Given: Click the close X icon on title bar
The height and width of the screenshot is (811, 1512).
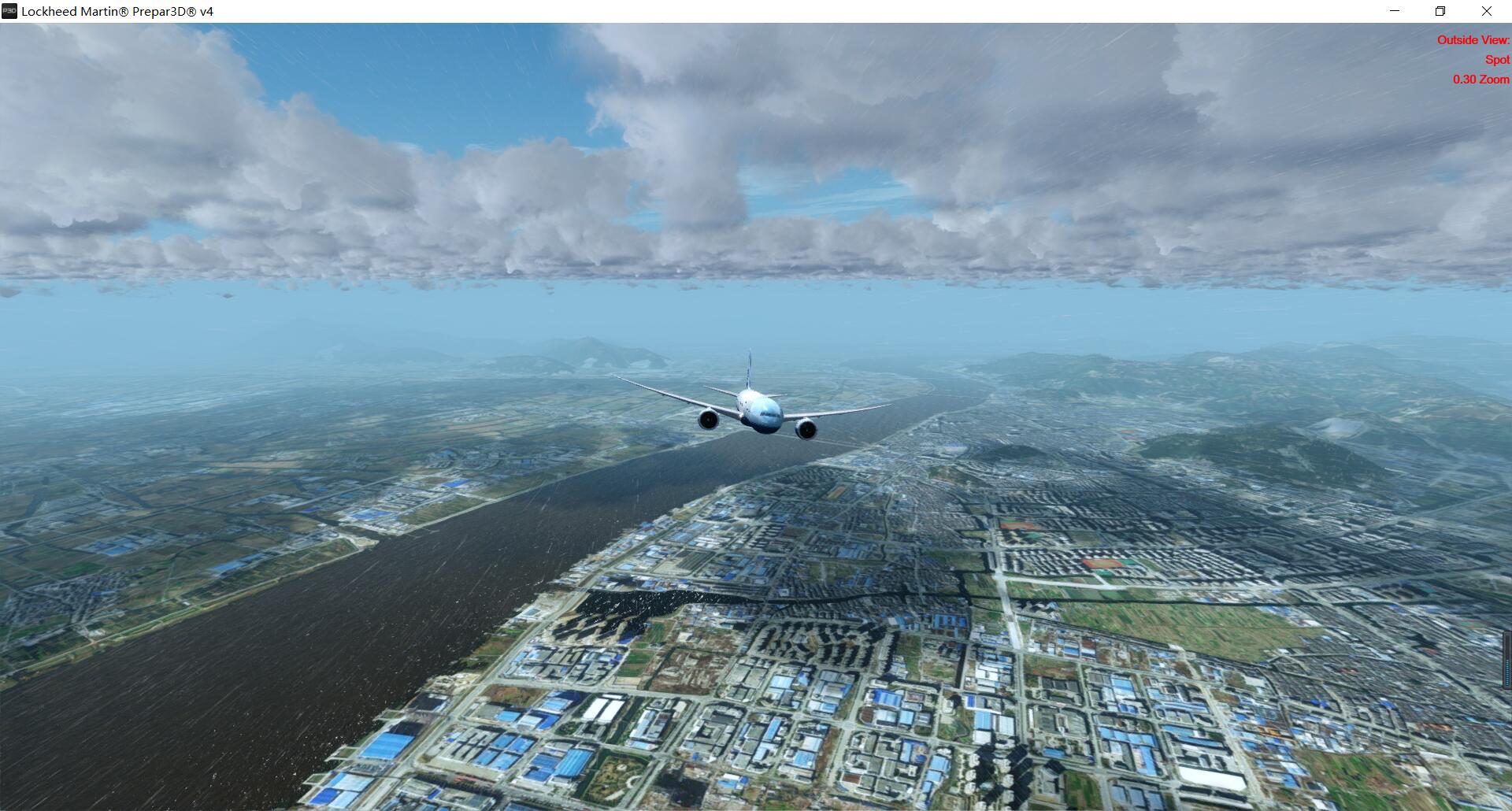Looking at the screenshot, I should pos(1487,11).
